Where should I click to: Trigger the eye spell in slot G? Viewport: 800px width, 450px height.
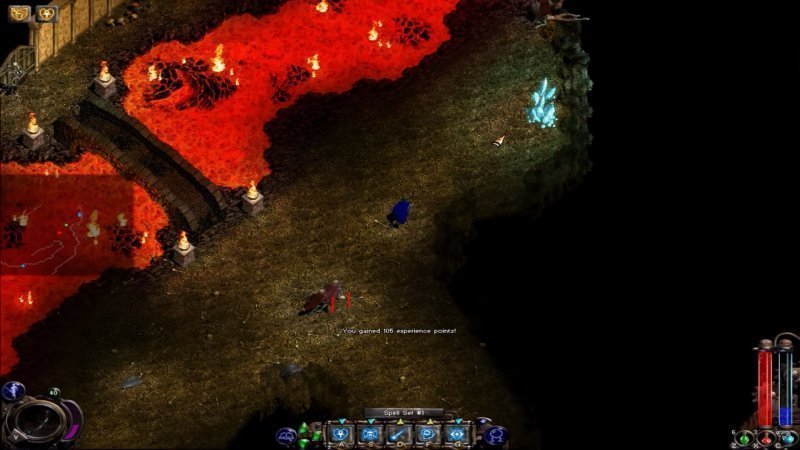(457, 434)
